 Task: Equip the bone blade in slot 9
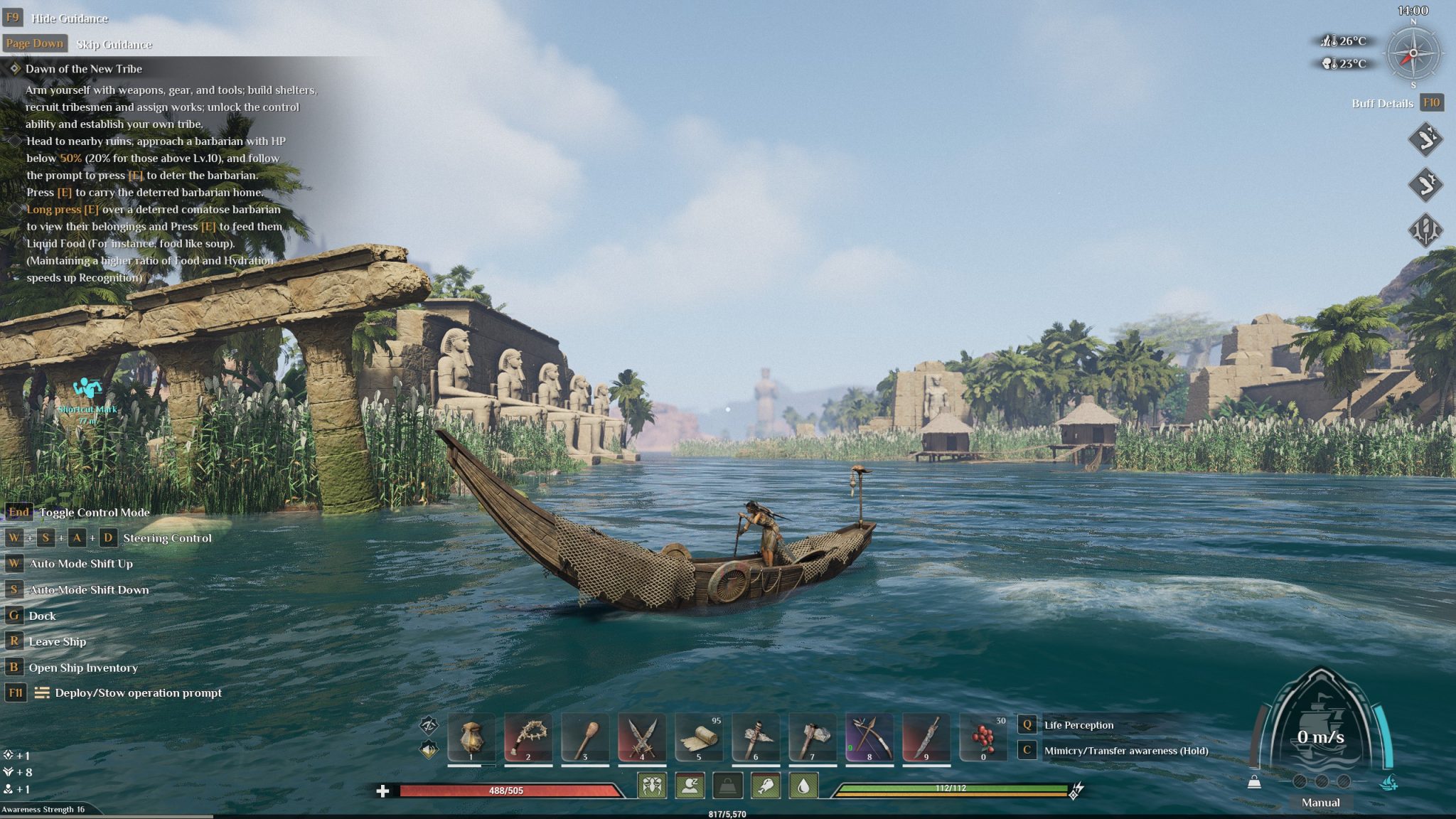point(926,737)
